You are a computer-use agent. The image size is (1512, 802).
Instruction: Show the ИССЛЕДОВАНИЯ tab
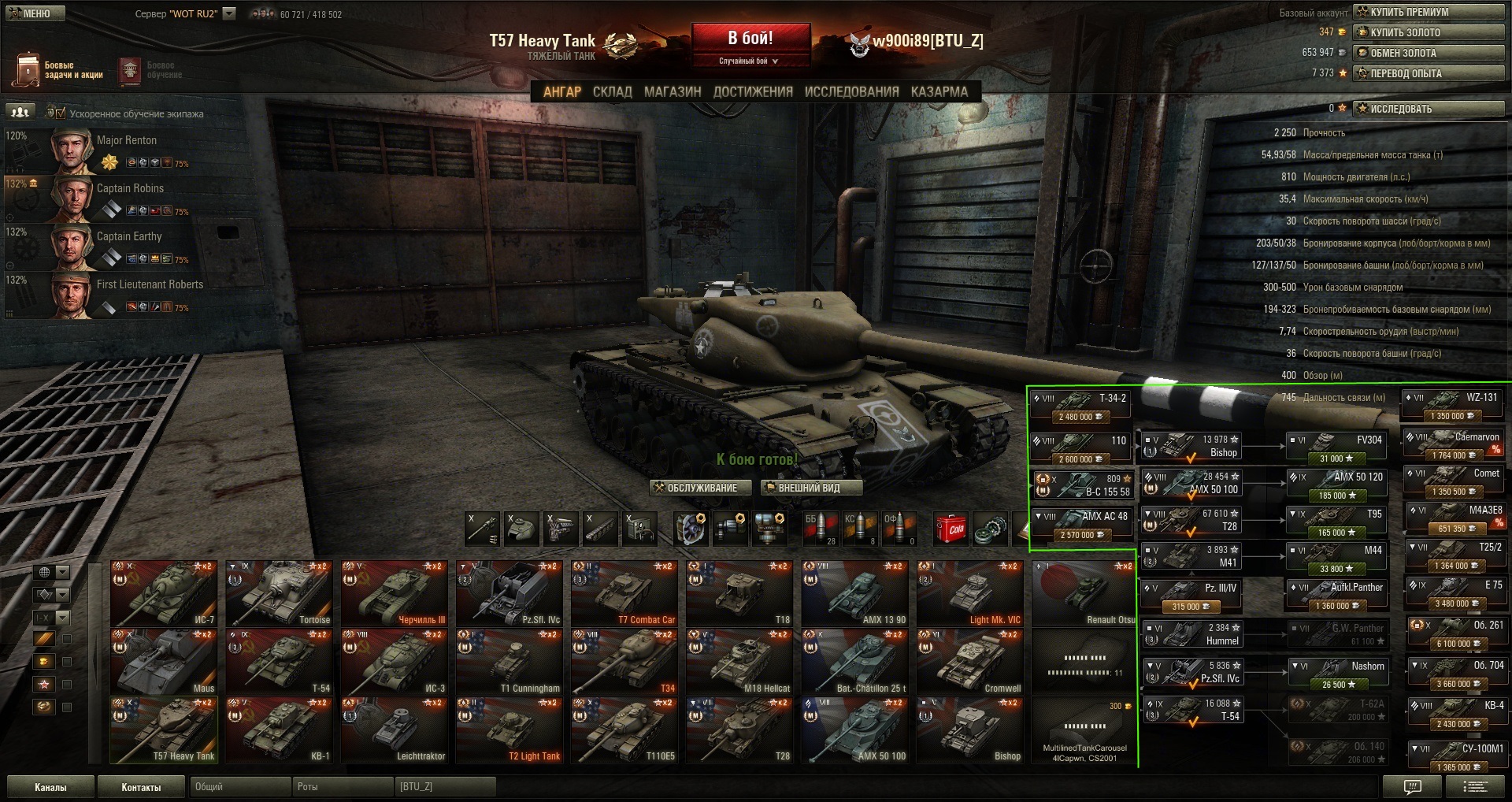point(851,92)
